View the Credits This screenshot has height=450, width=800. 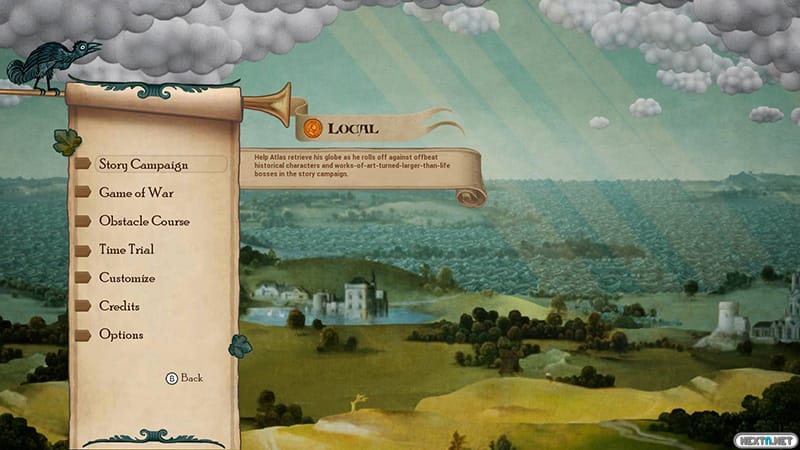(x=119, y=306)
